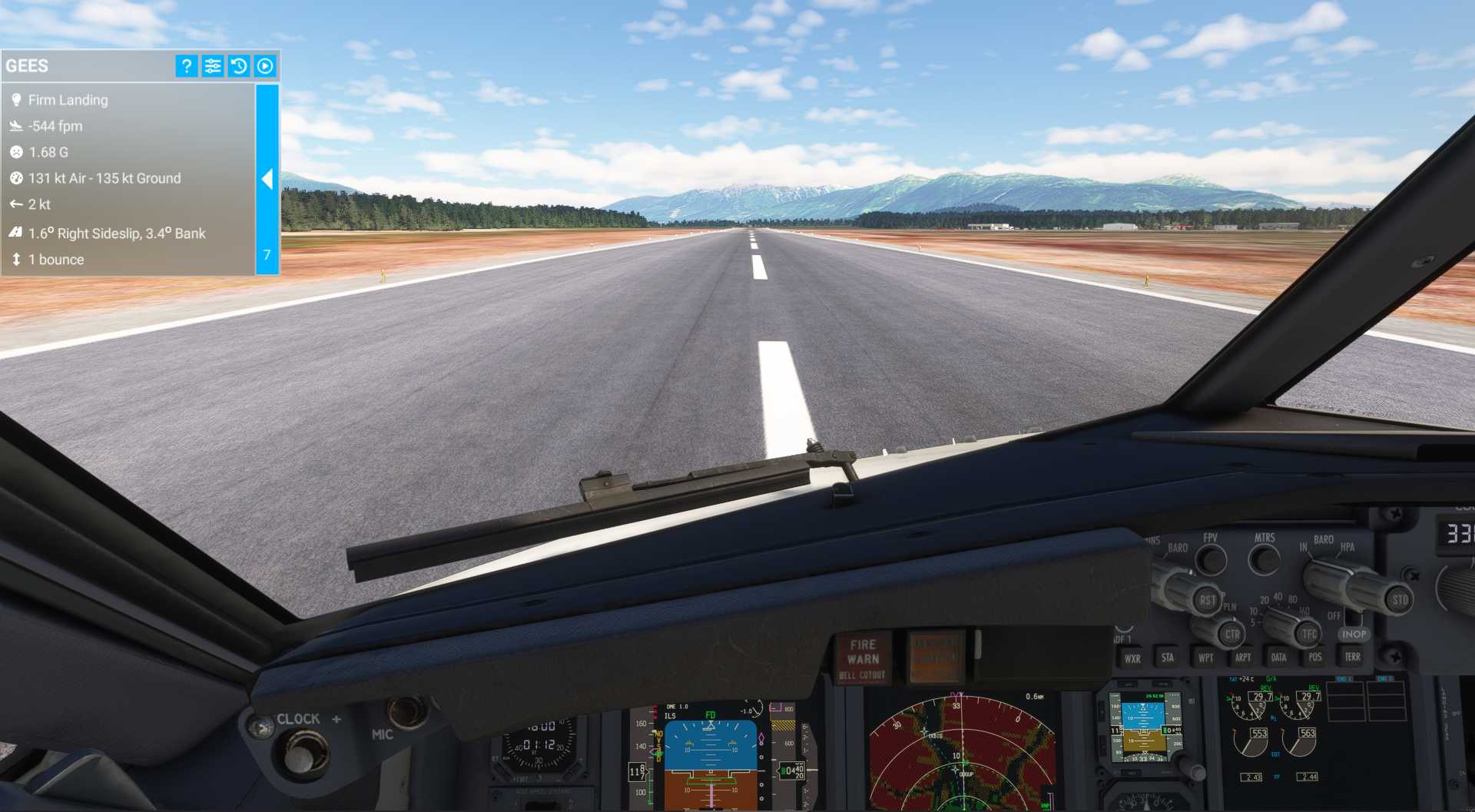Collapse the GEES panel with the arrow bar
1475x812 pixels.
[267, 179]
